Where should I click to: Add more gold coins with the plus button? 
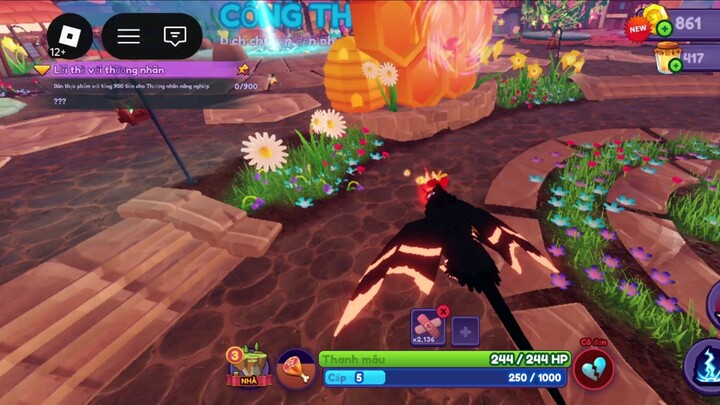(664, 28)
